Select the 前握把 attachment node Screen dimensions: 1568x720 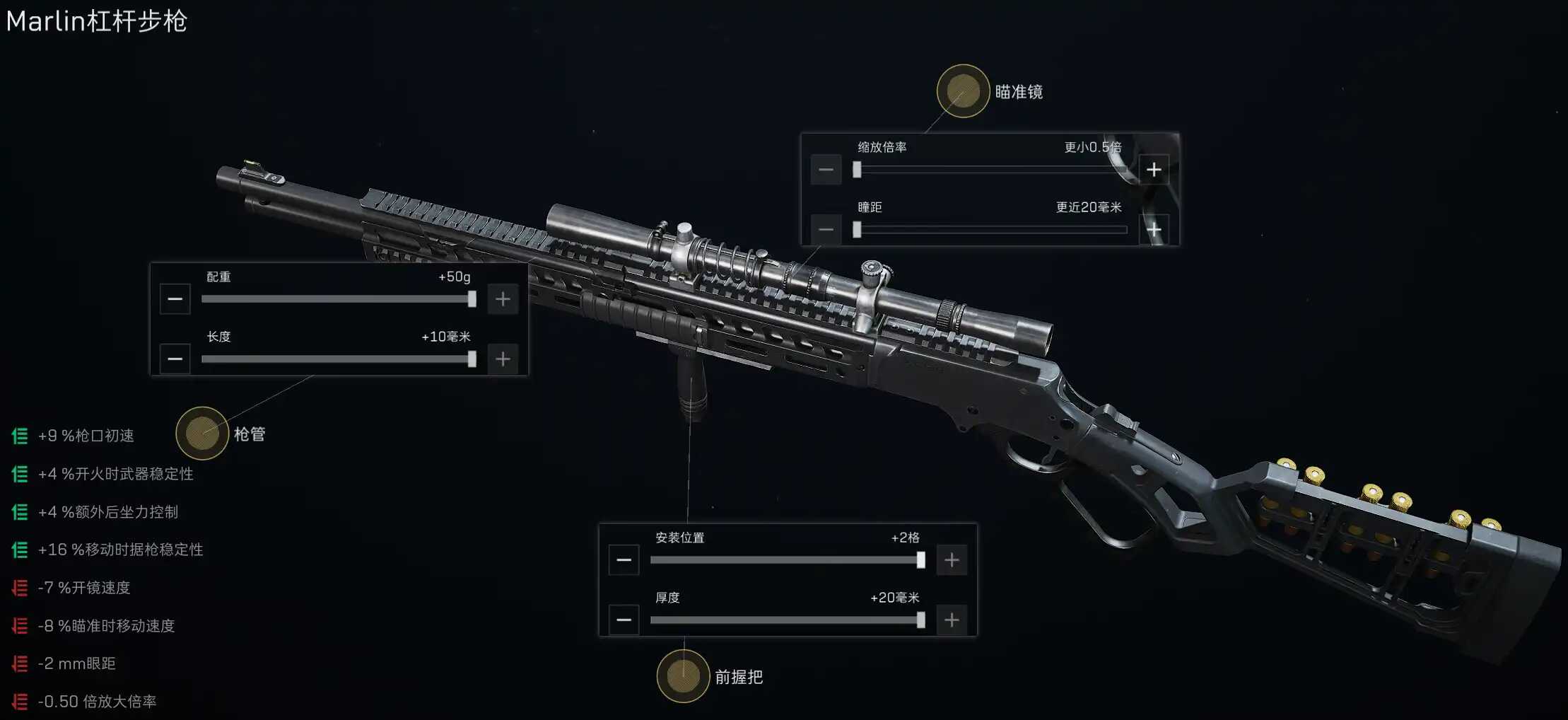click(x=683, y=676)
